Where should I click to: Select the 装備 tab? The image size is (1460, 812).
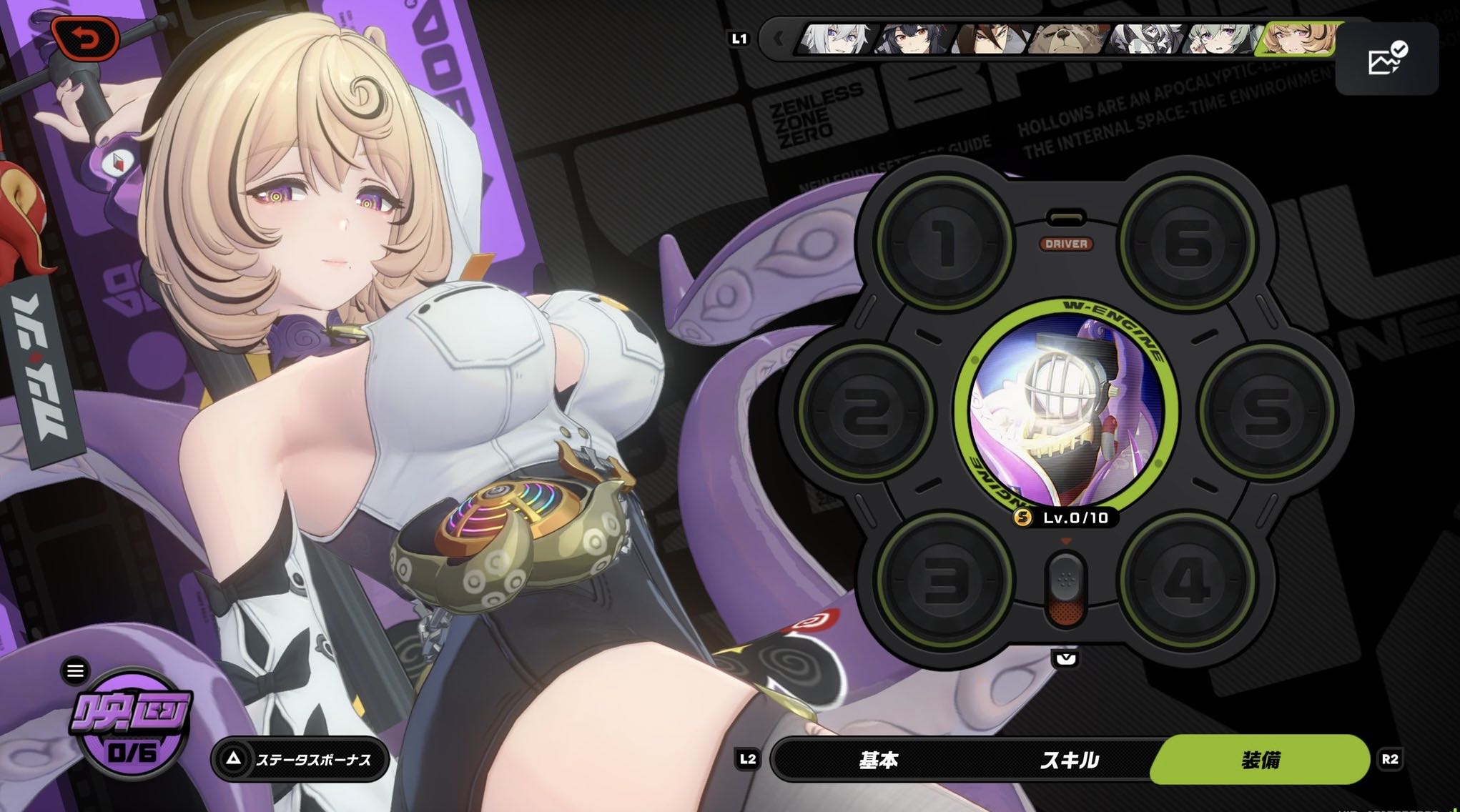point(1260,760)
